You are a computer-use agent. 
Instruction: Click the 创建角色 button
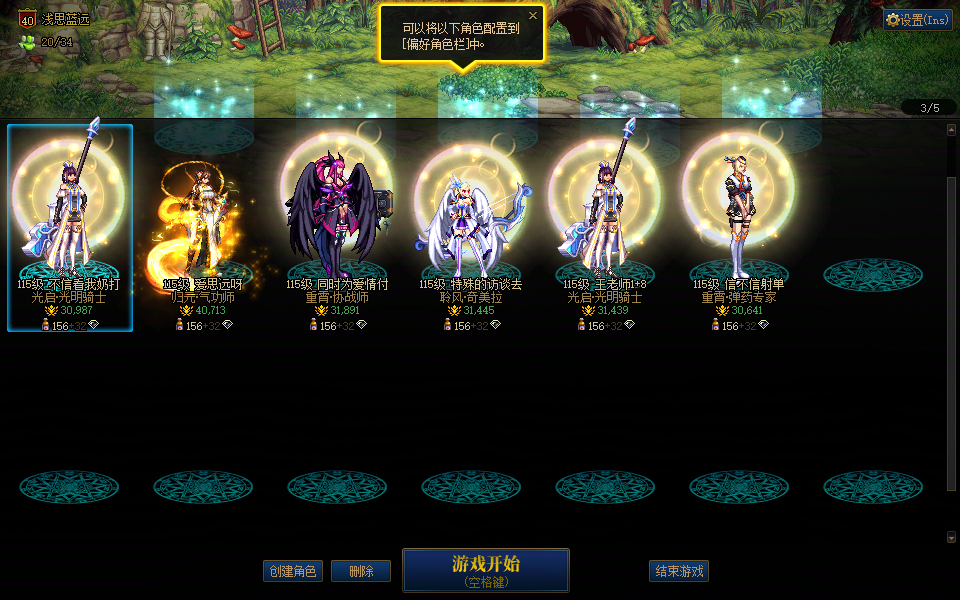tap(293, 571)
